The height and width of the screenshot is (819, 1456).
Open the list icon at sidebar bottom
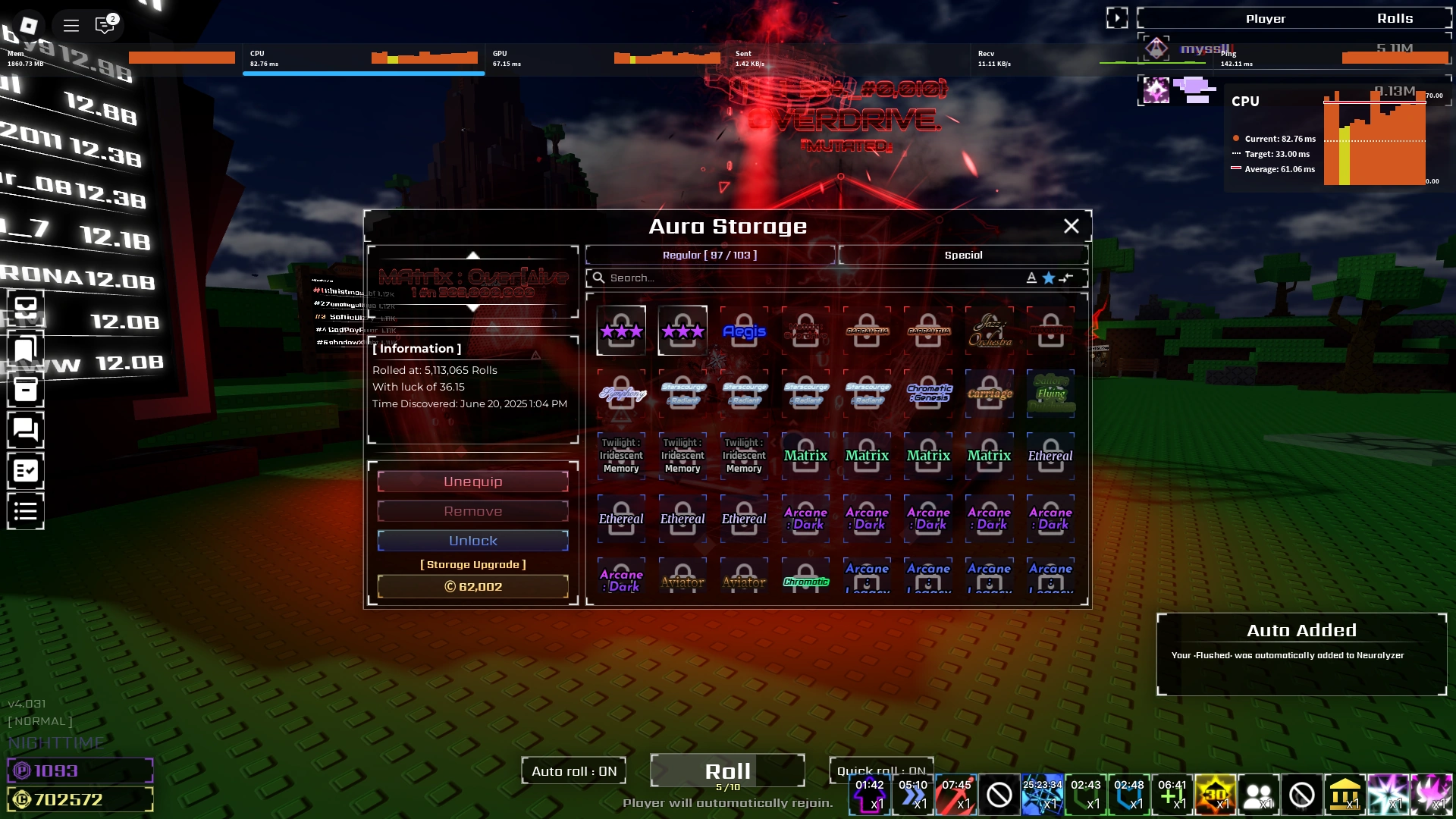25,511
